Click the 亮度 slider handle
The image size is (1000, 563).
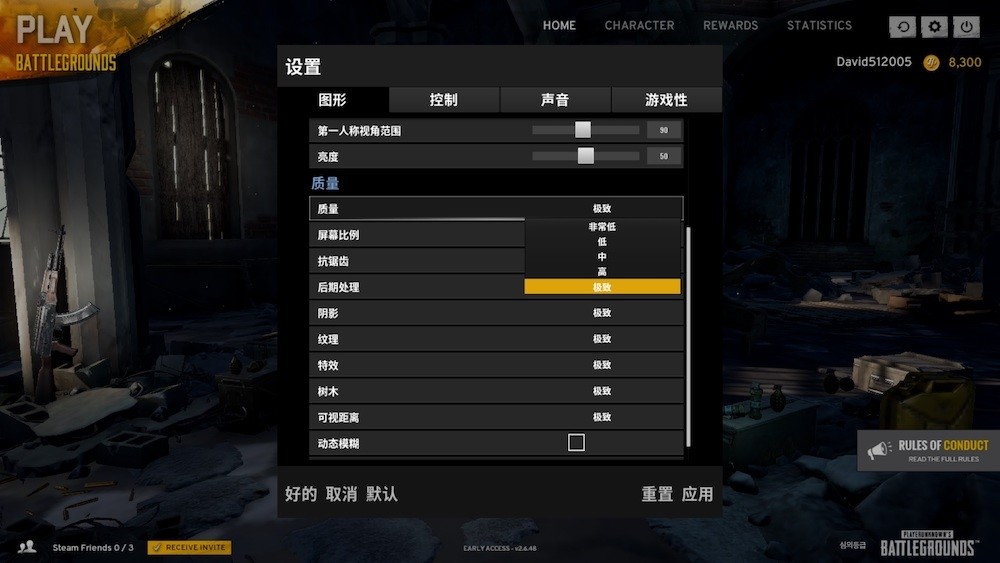[x=586, y=156]
